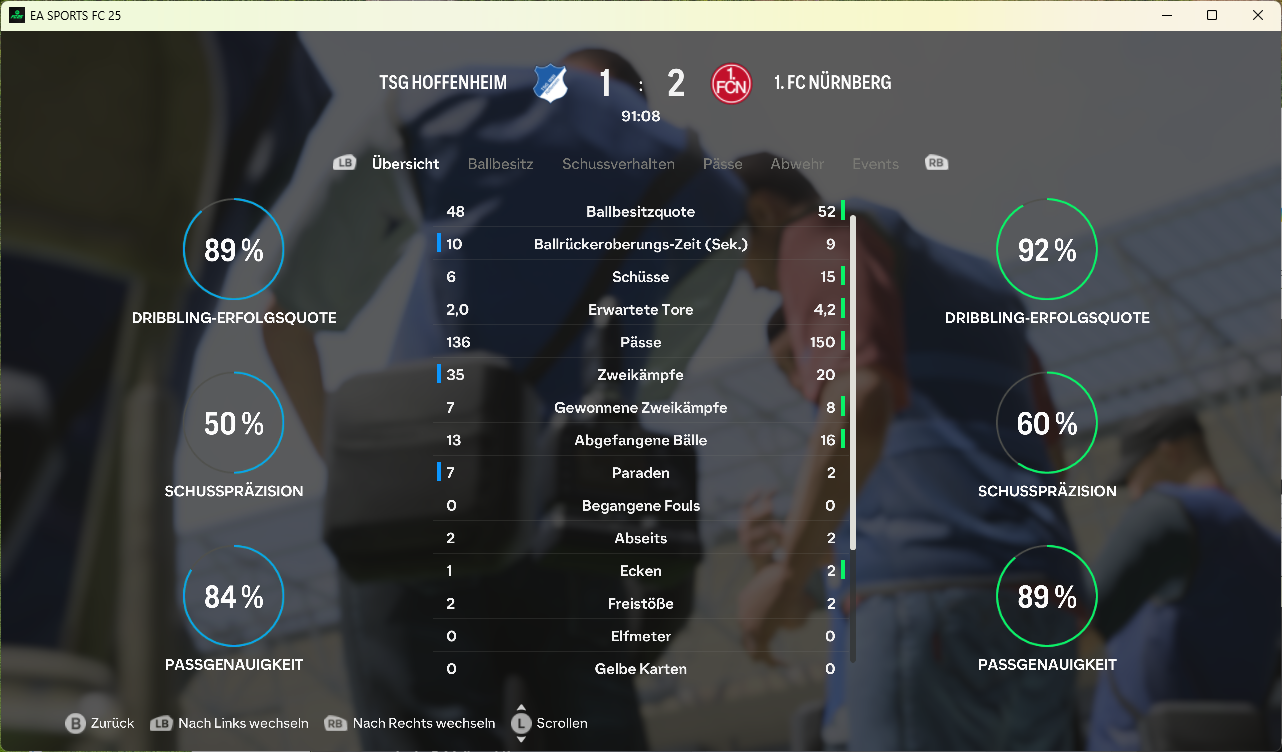Switch to the Abwehr tab
This screenshot has width=1282, height=752.
[x=797, y=164]
